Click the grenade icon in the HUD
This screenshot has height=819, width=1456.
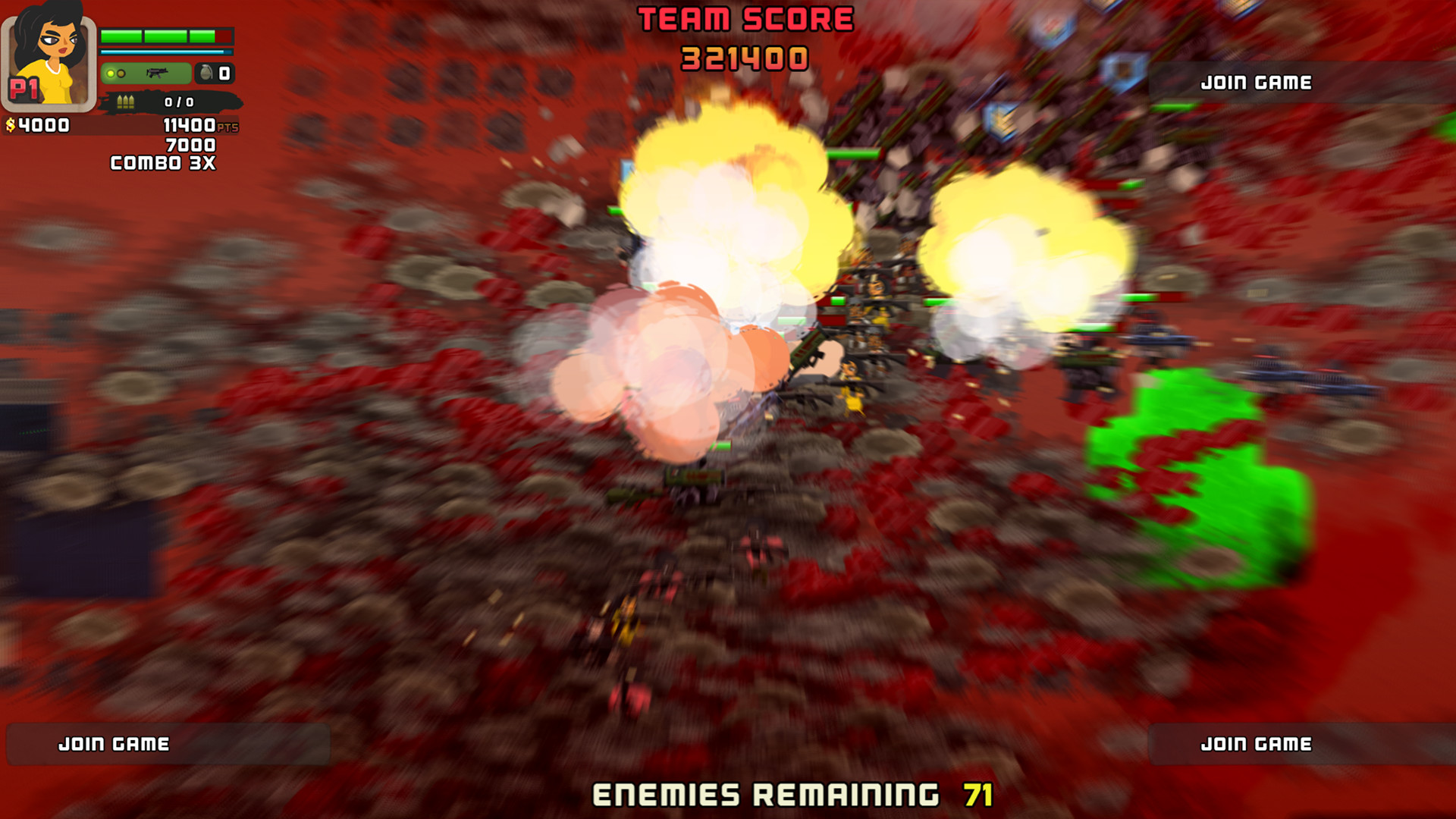coord(206,74)
